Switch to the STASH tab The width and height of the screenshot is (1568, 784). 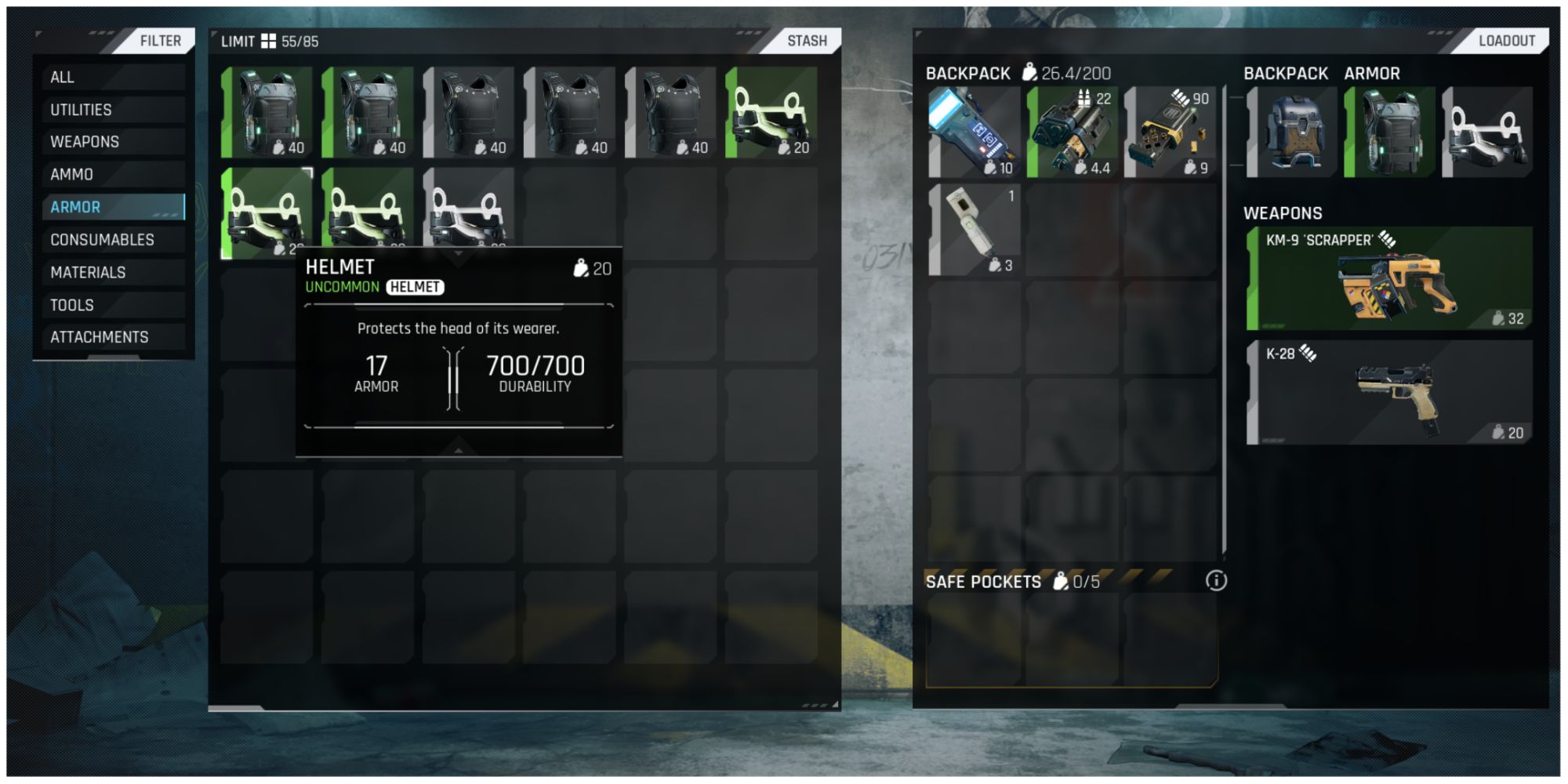click(808, 41)
